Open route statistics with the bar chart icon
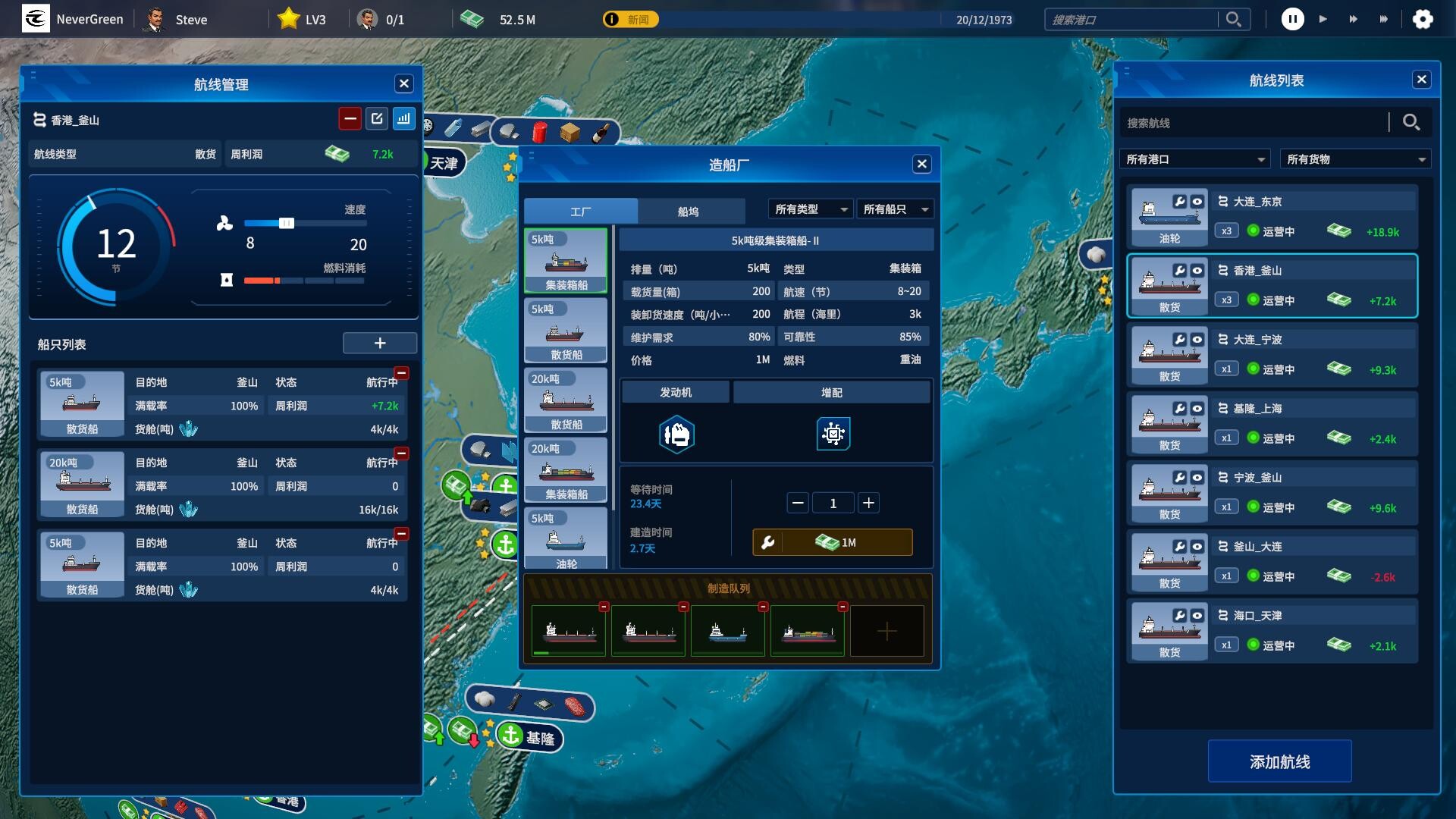This screenshot has height=819, width=1456. pyautogui.click(x=404, y=118)
